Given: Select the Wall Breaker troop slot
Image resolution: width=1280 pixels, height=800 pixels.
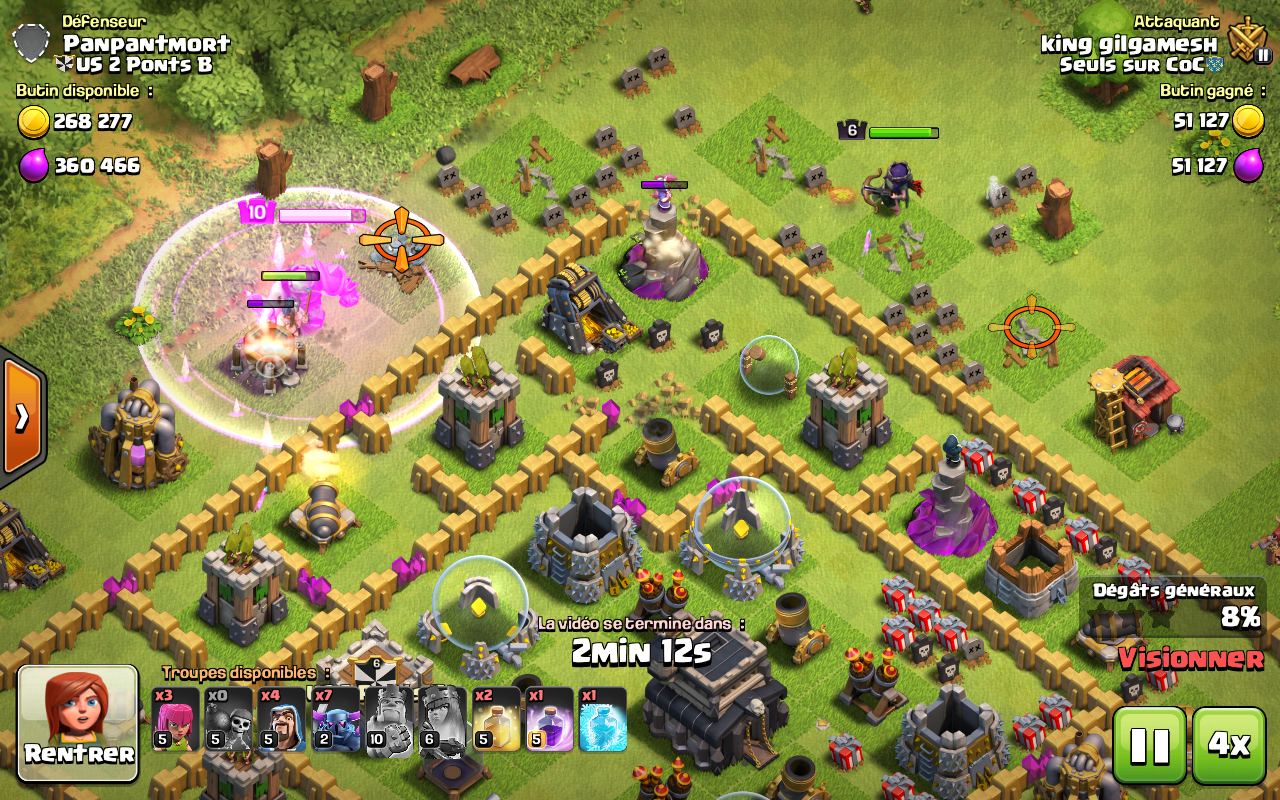Looking at the screenshot, I should click(229, 719).
